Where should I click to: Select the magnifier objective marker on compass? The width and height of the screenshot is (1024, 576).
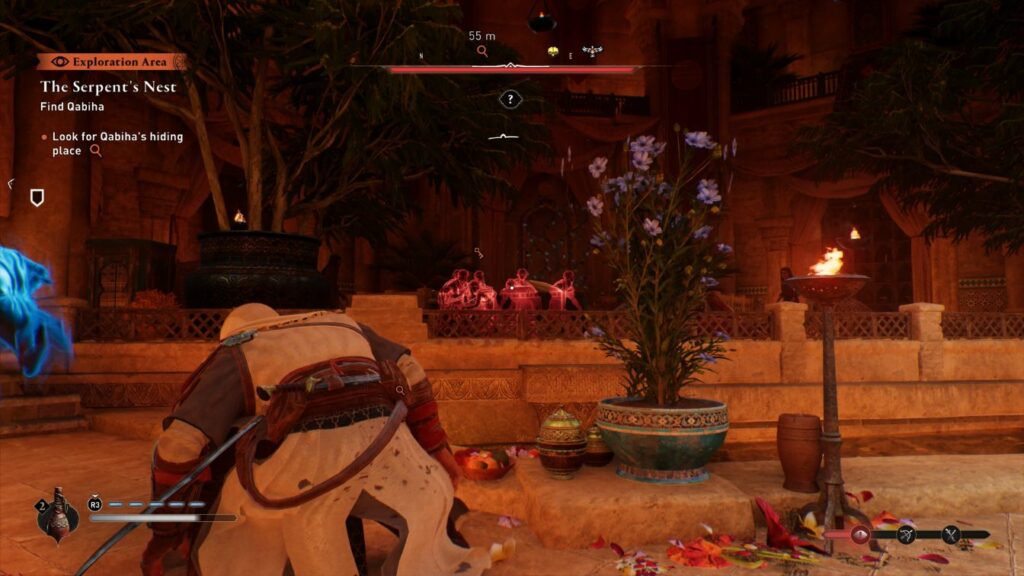click(482, 51)
